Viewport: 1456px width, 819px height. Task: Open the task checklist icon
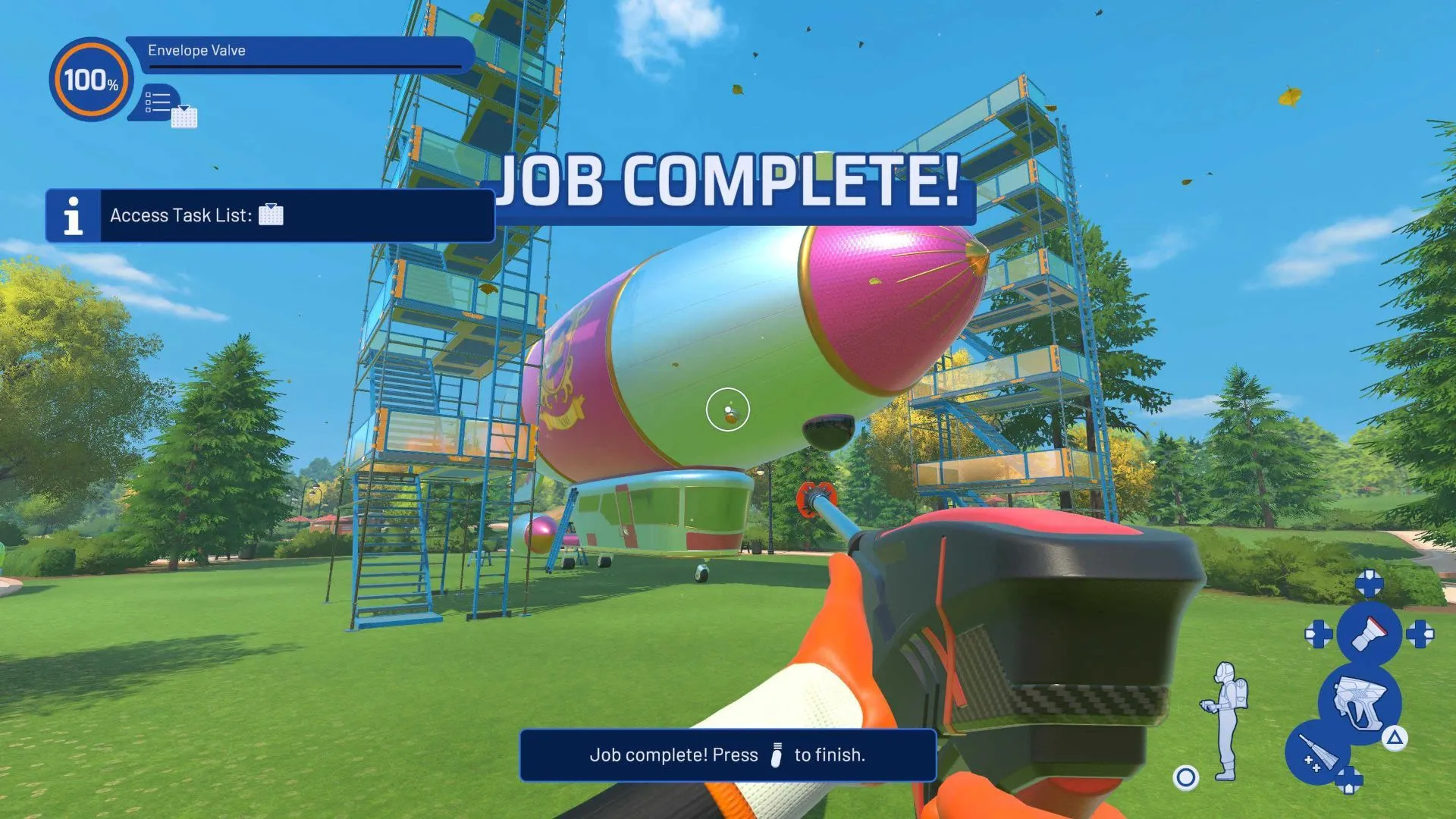click(158, 100)
